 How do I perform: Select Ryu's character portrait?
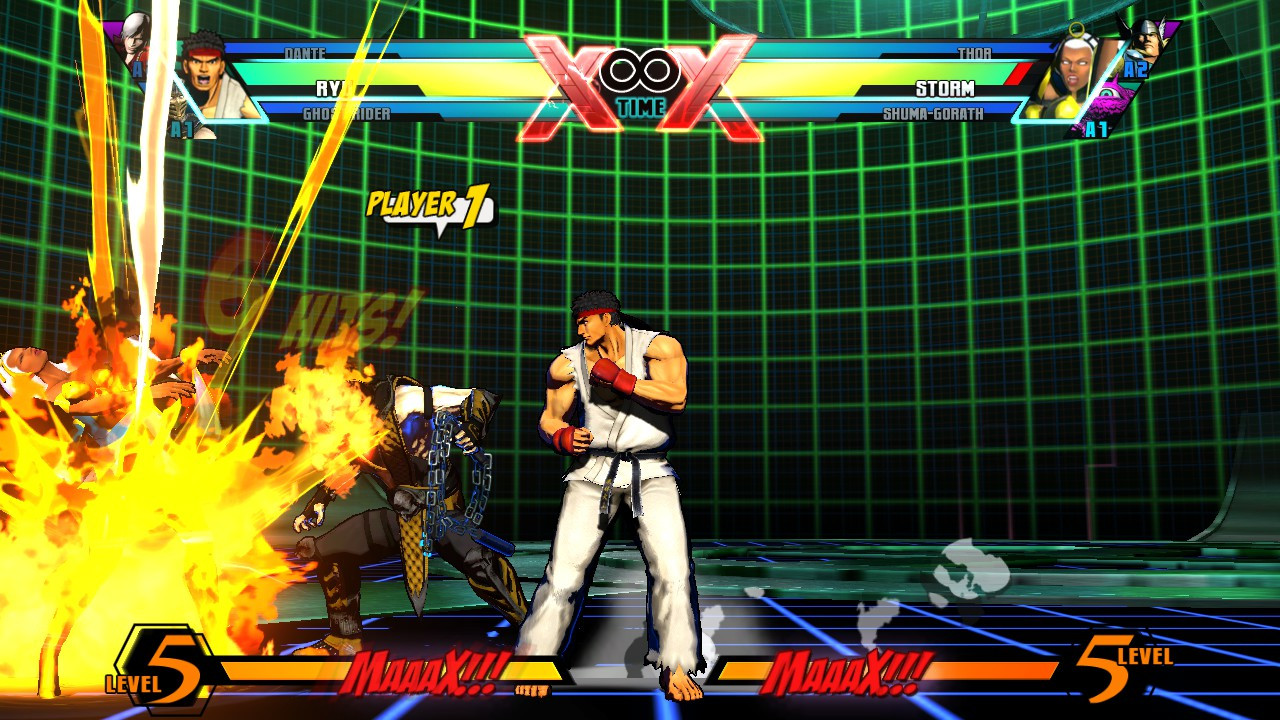click(205, 70)
